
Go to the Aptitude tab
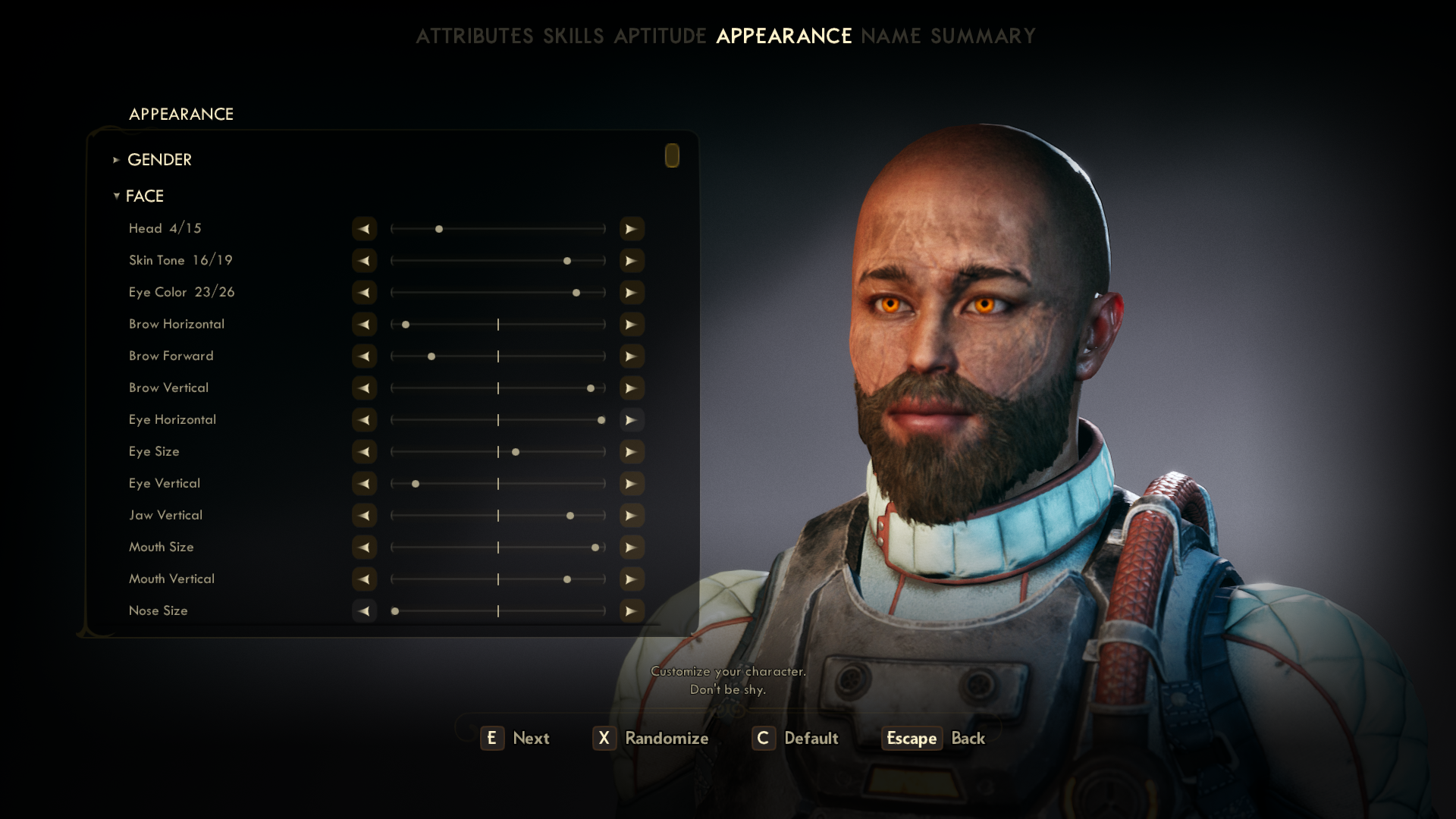[x=660, y=36]
